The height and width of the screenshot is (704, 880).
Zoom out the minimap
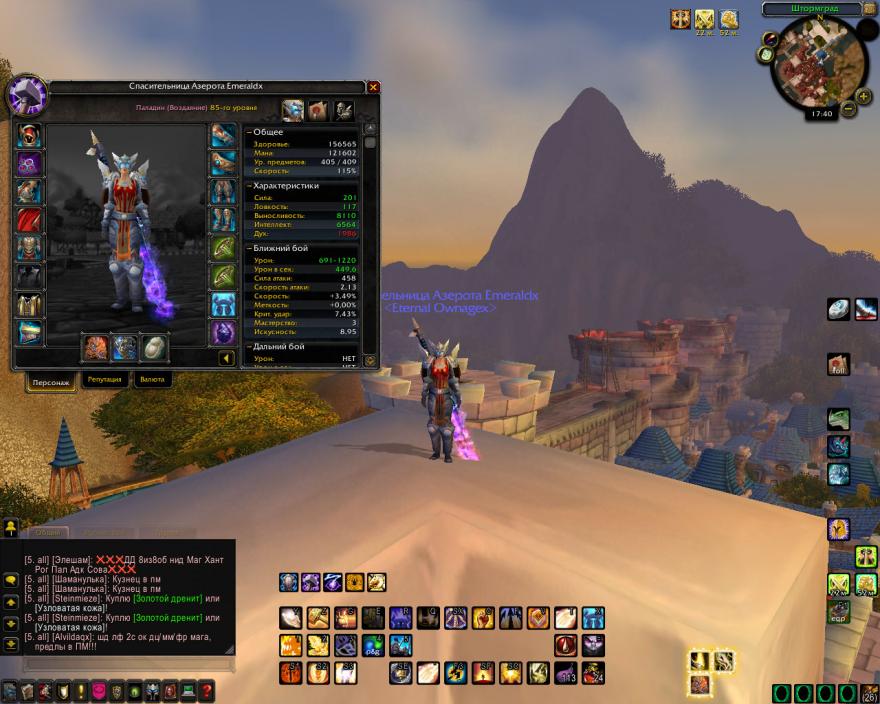[x=848, y=108]
